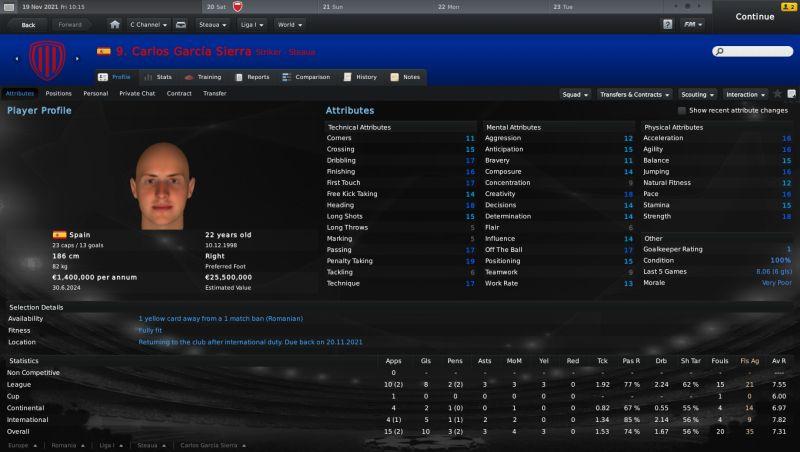
Task: Open the Notes tab
Action: pos(409,77)
